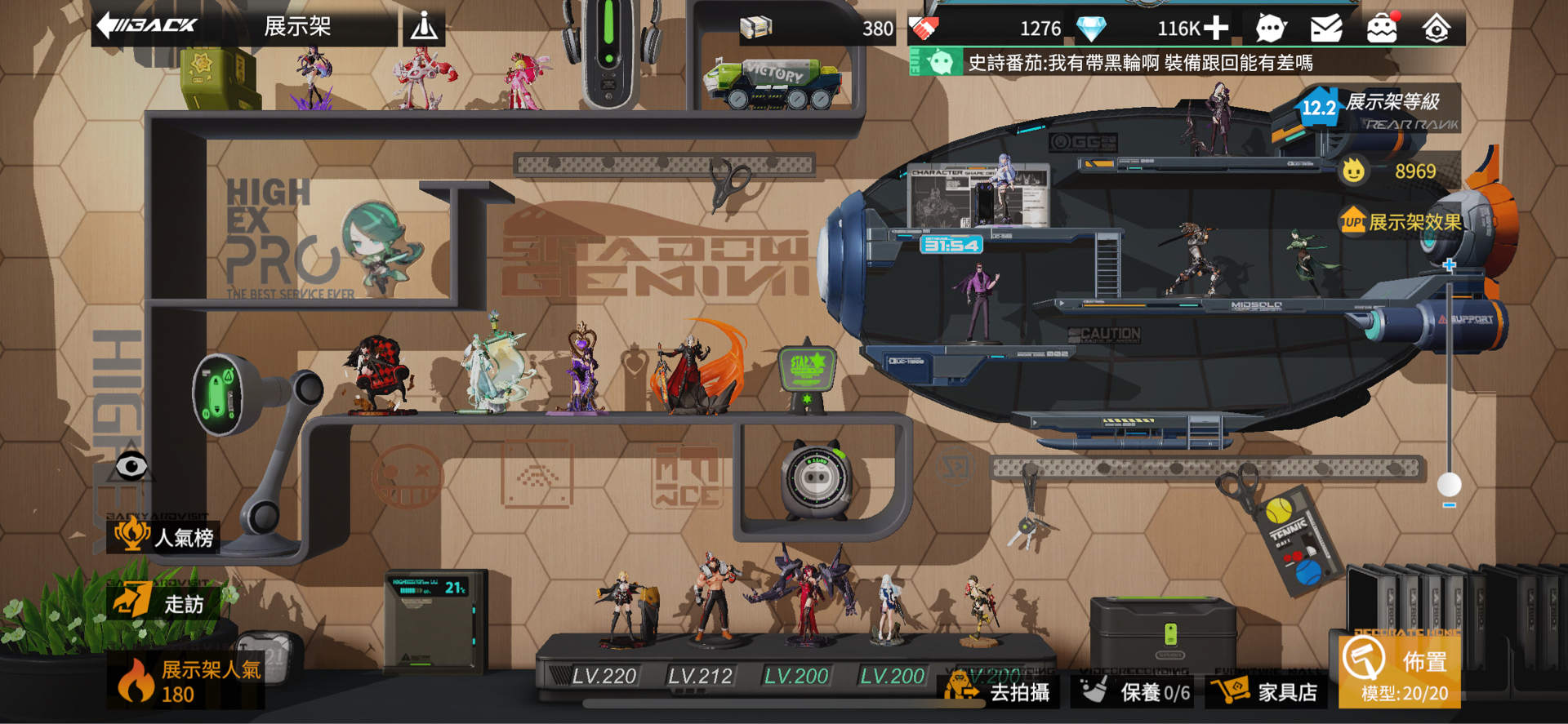Open the mail envelope icon
The width and height of the screenshot is (1568, 724).
coord(1326,29)
